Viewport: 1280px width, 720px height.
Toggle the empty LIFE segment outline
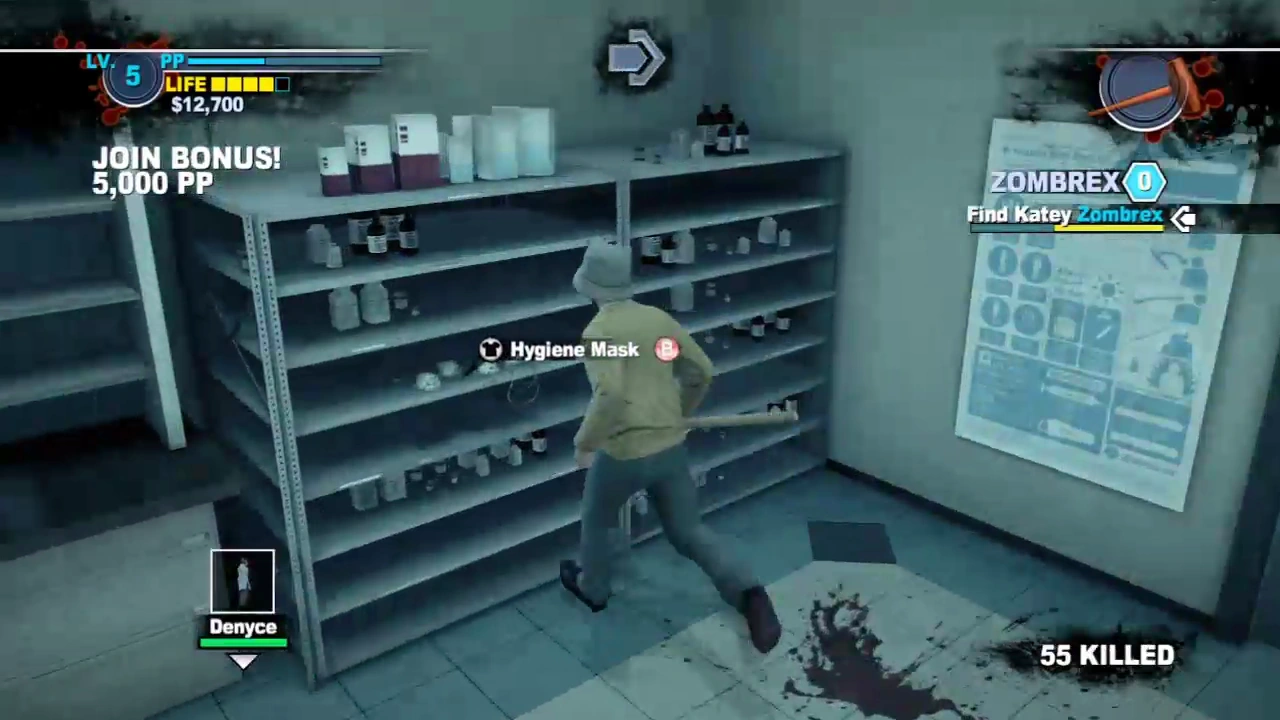[283, 84]
